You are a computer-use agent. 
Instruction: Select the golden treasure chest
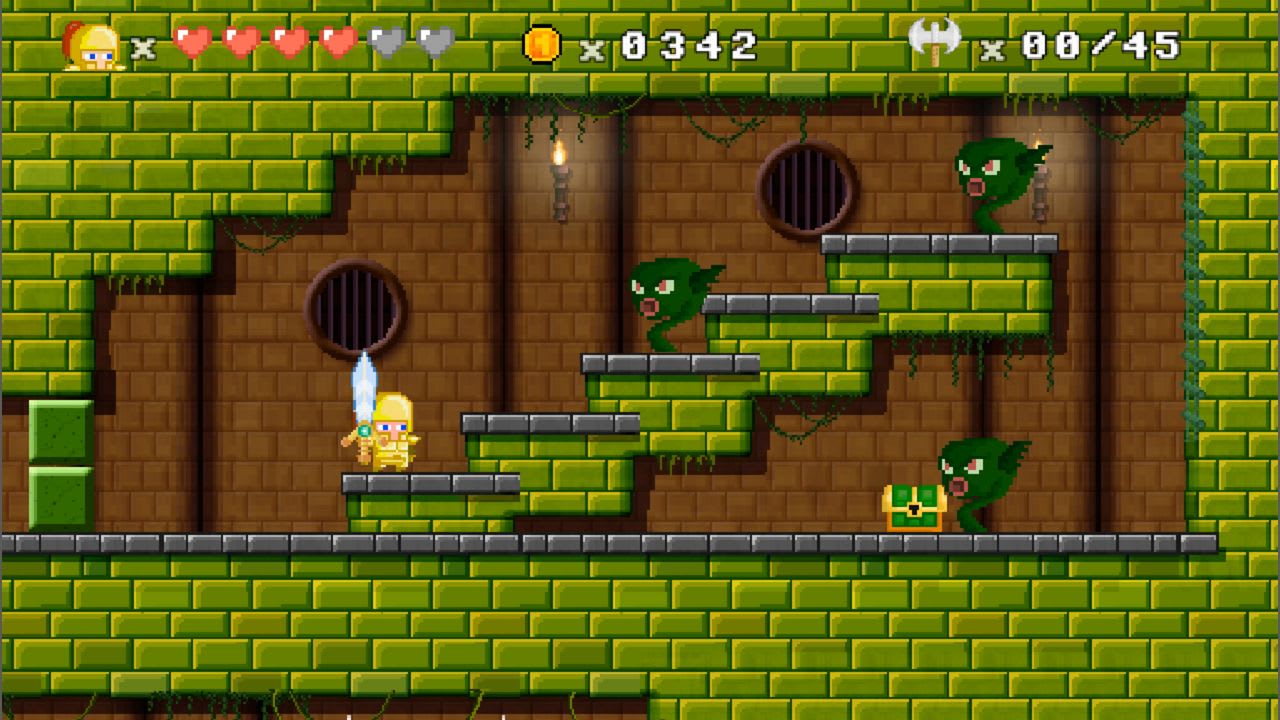click(x=912, y=507)
